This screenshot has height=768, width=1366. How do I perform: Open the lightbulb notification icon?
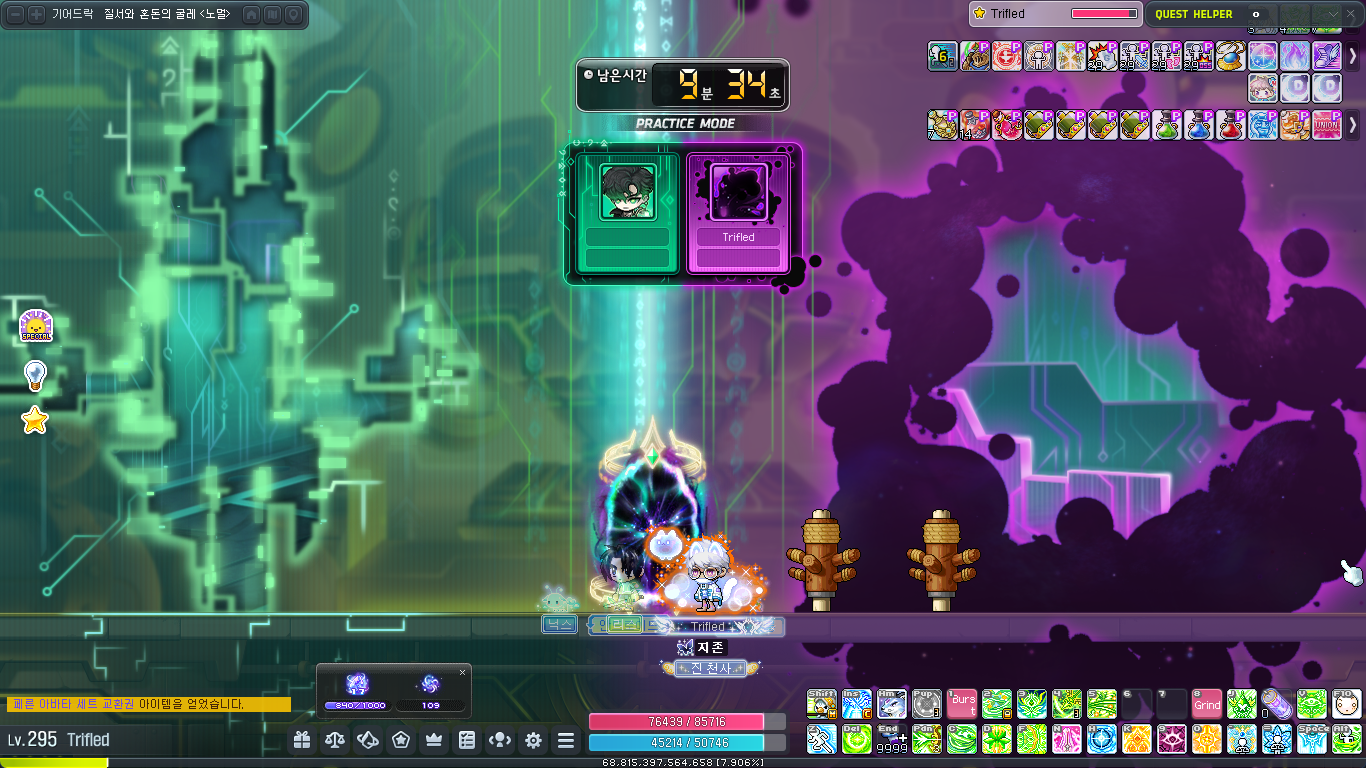click(35, 375)
